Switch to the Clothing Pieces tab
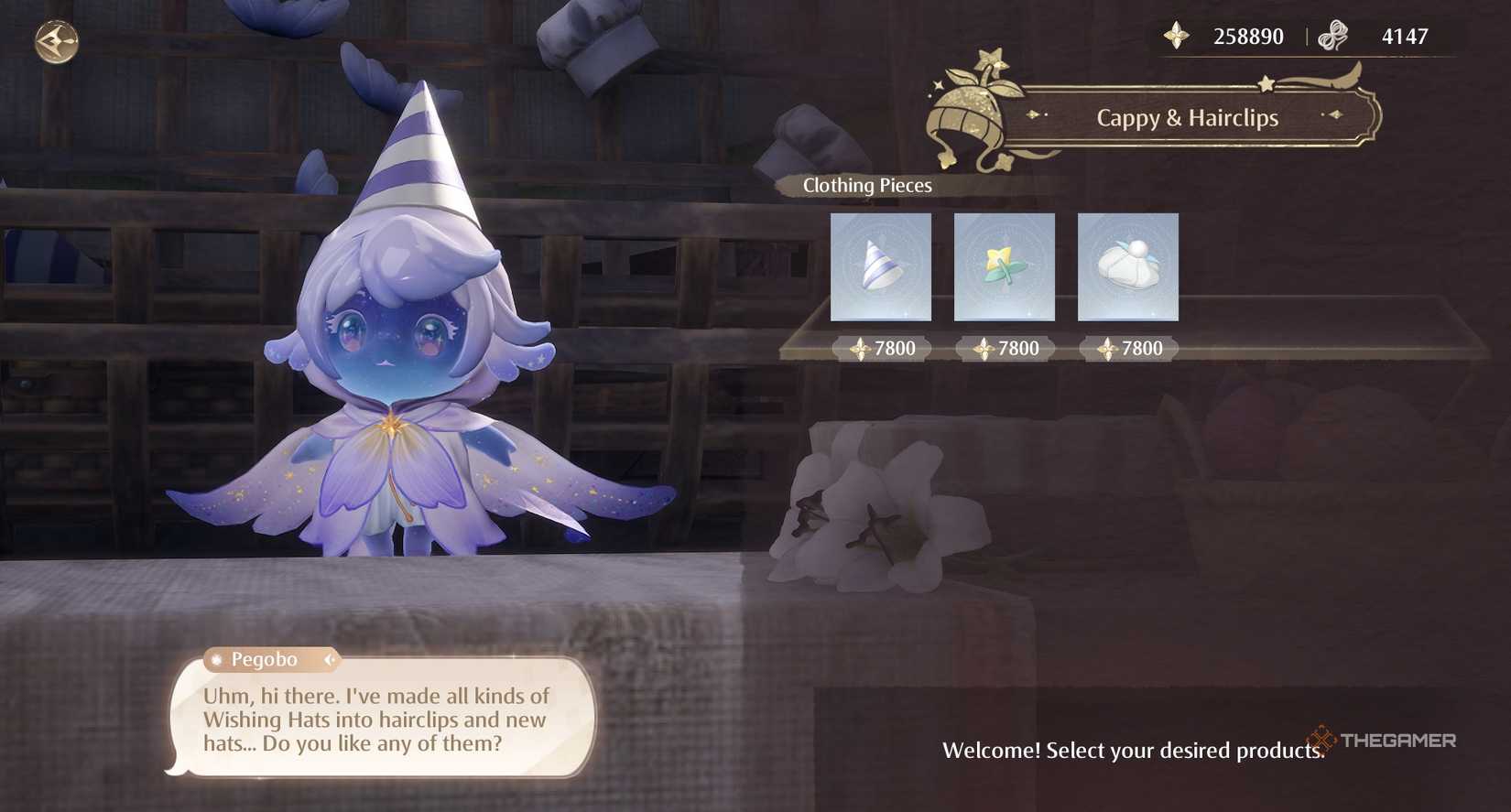Screen dimensions: 1511x812 click(x=866, y=185)
